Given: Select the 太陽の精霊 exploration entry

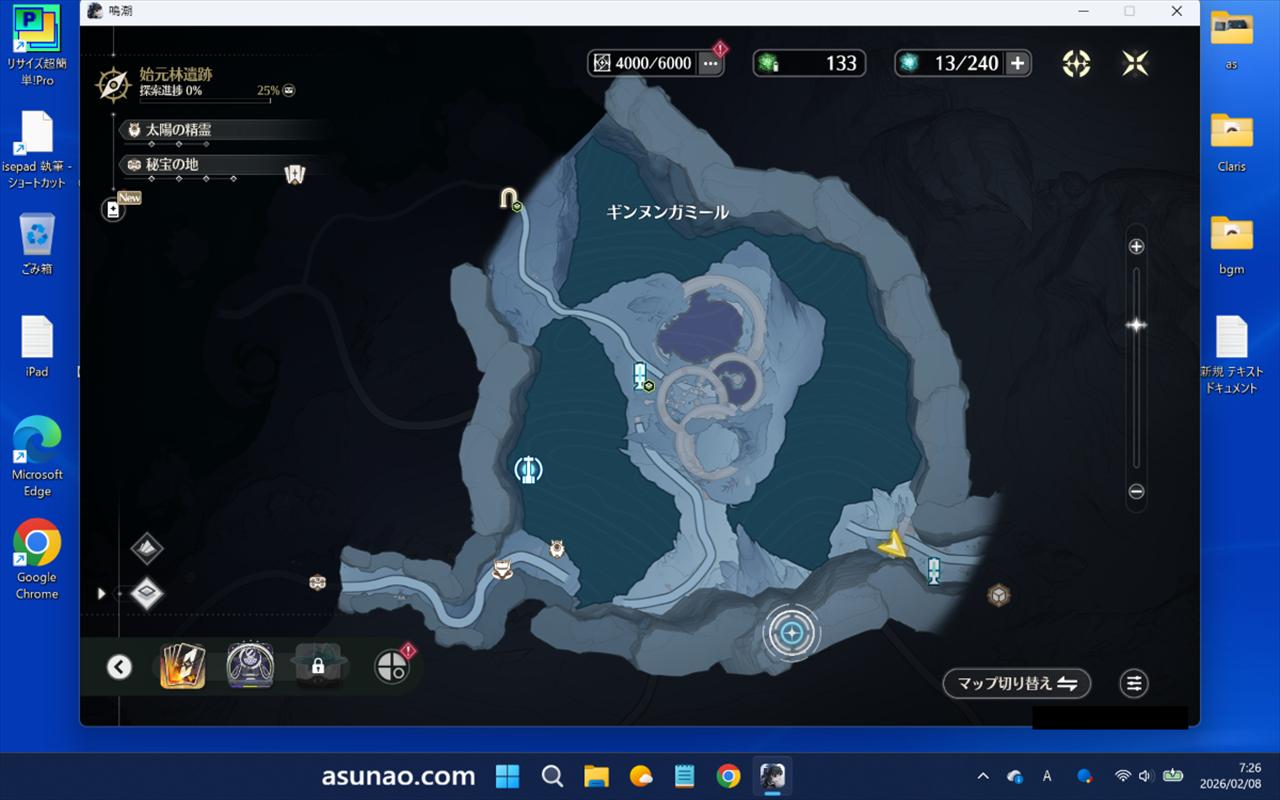Looking at the screenshot, I should coord(178,130).
